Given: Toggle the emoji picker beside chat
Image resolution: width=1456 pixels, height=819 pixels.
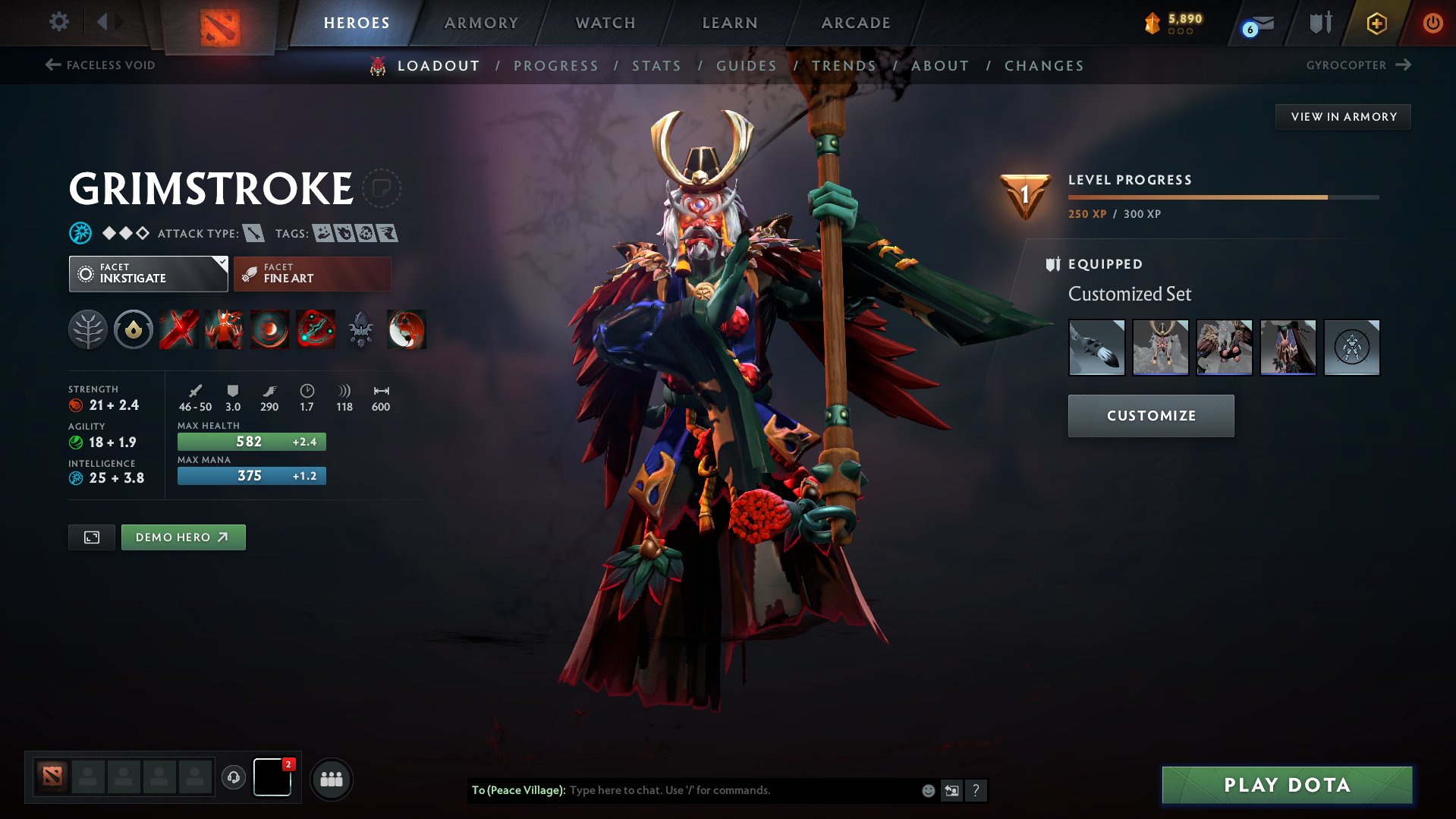Looking at the screenshot, I should pyautogui.click(x=927, y=790).
